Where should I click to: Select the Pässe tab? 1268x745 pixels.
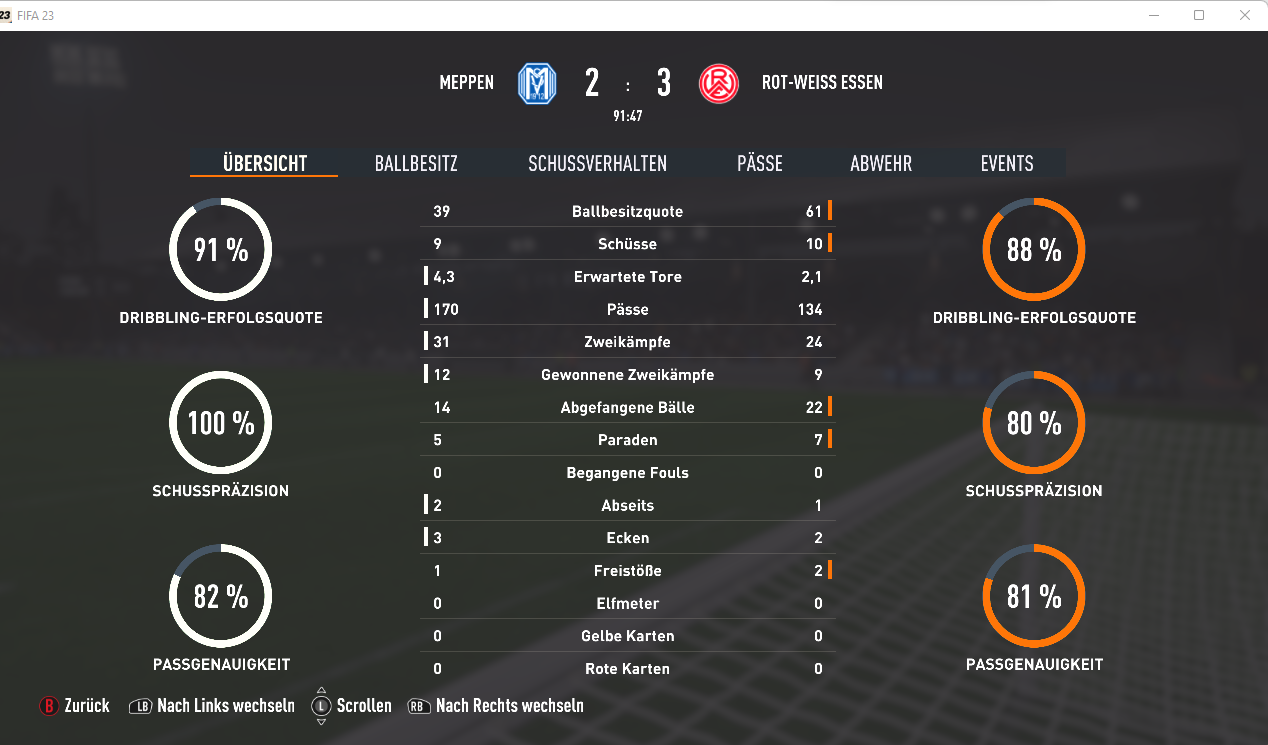coord(759,164)
